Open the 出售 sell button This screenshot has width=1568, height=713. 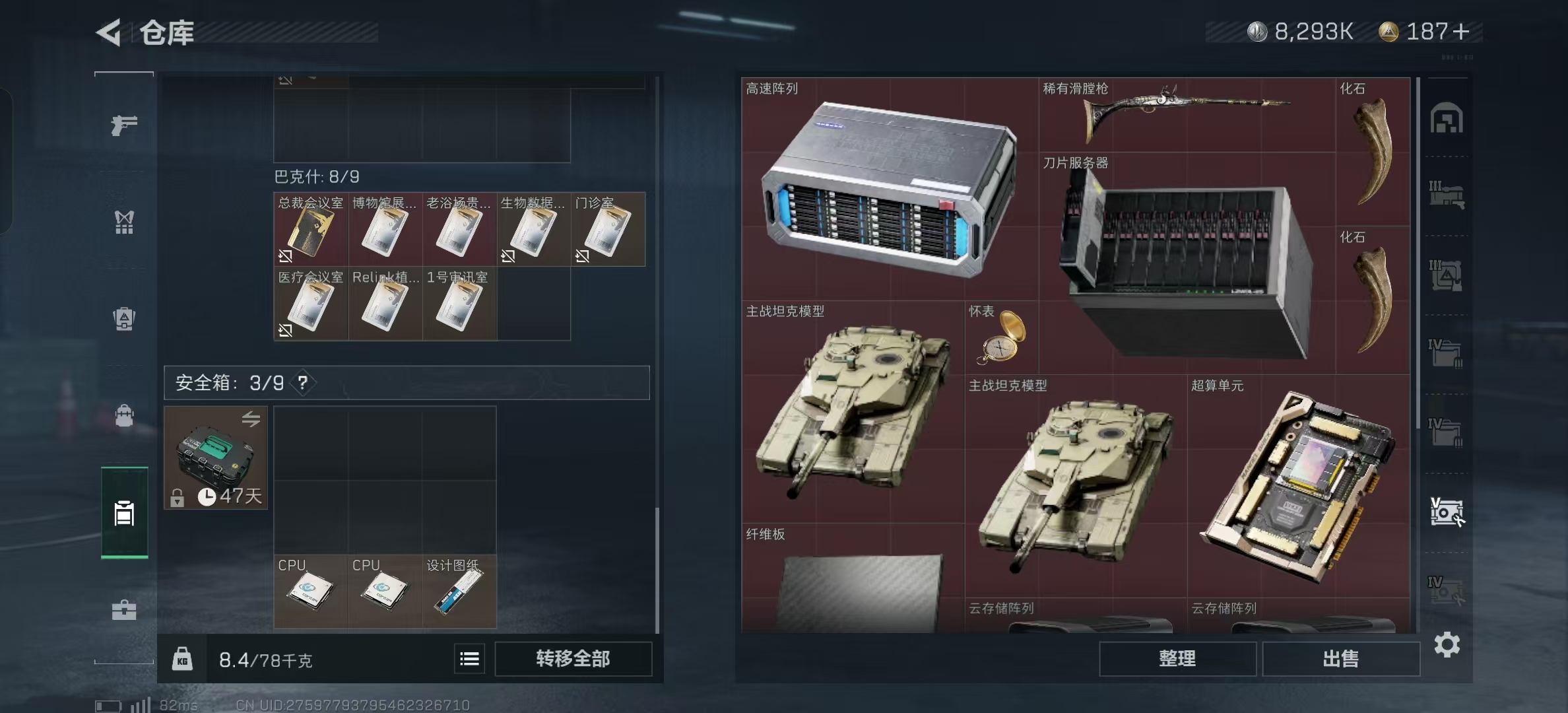[x=1340, y=659]
